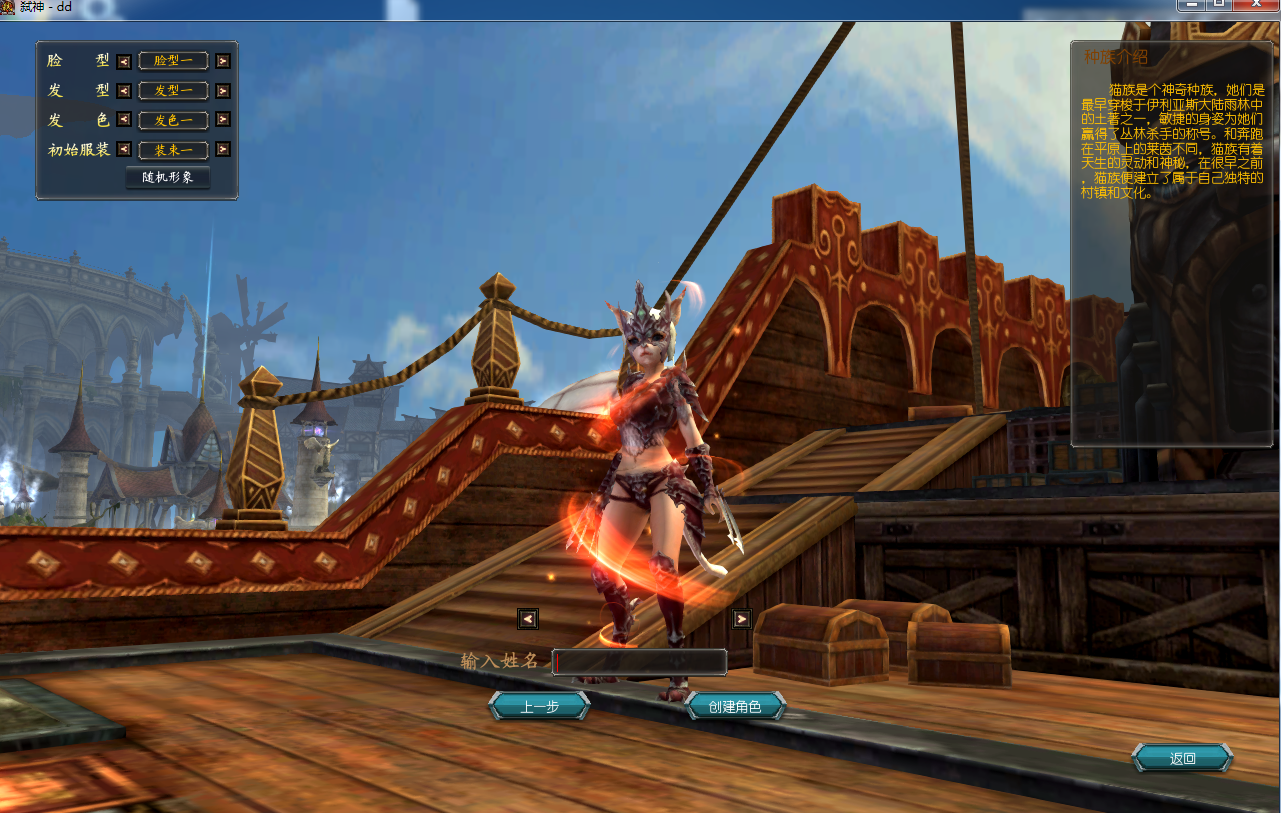Focus the 输入姓名 name input field
Image resolution: width=1281 pixels, height=813 pixels.
639,662
